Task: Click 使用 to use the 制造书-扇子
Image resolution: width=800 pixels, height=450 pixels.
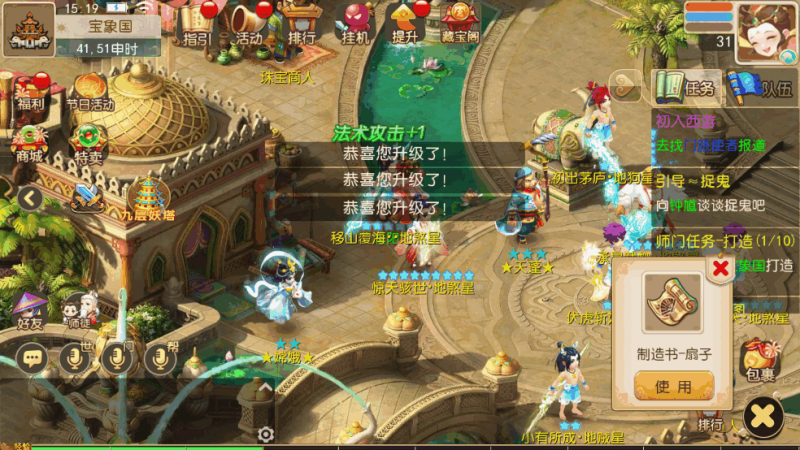Action: 673,385
